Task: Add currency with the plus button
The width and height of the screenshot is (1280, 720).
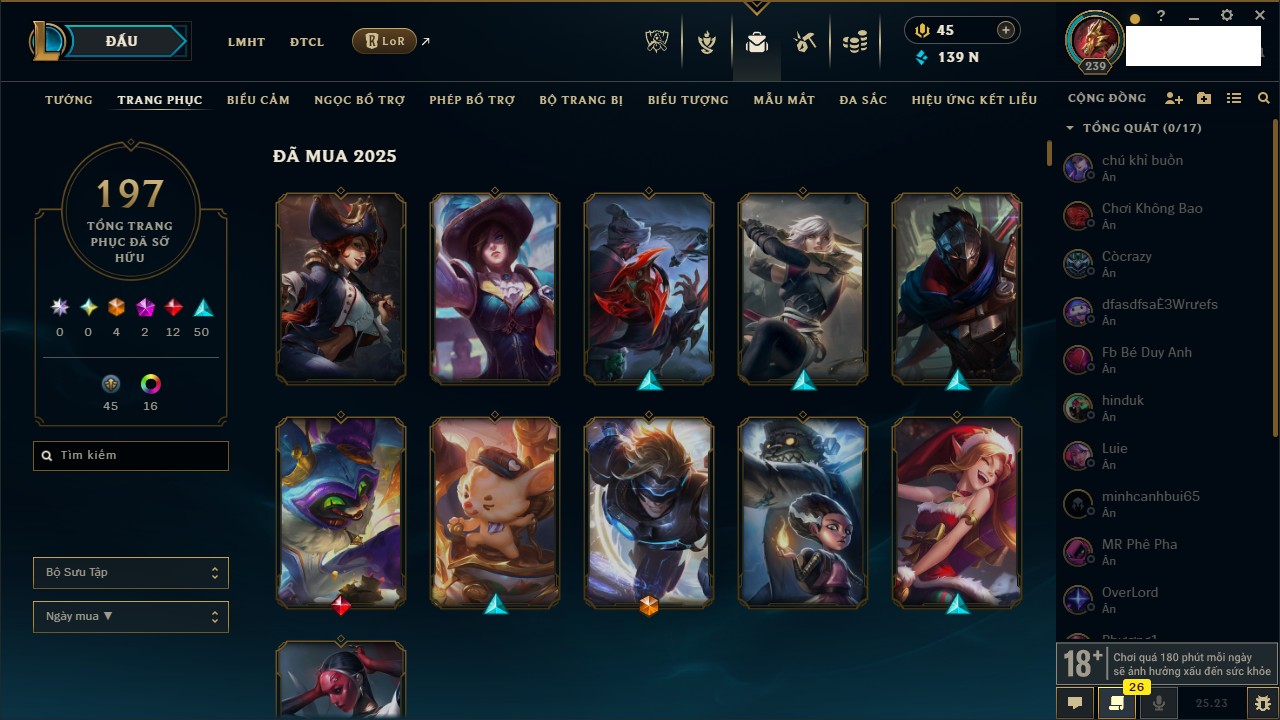Action: click(1006, 30)
